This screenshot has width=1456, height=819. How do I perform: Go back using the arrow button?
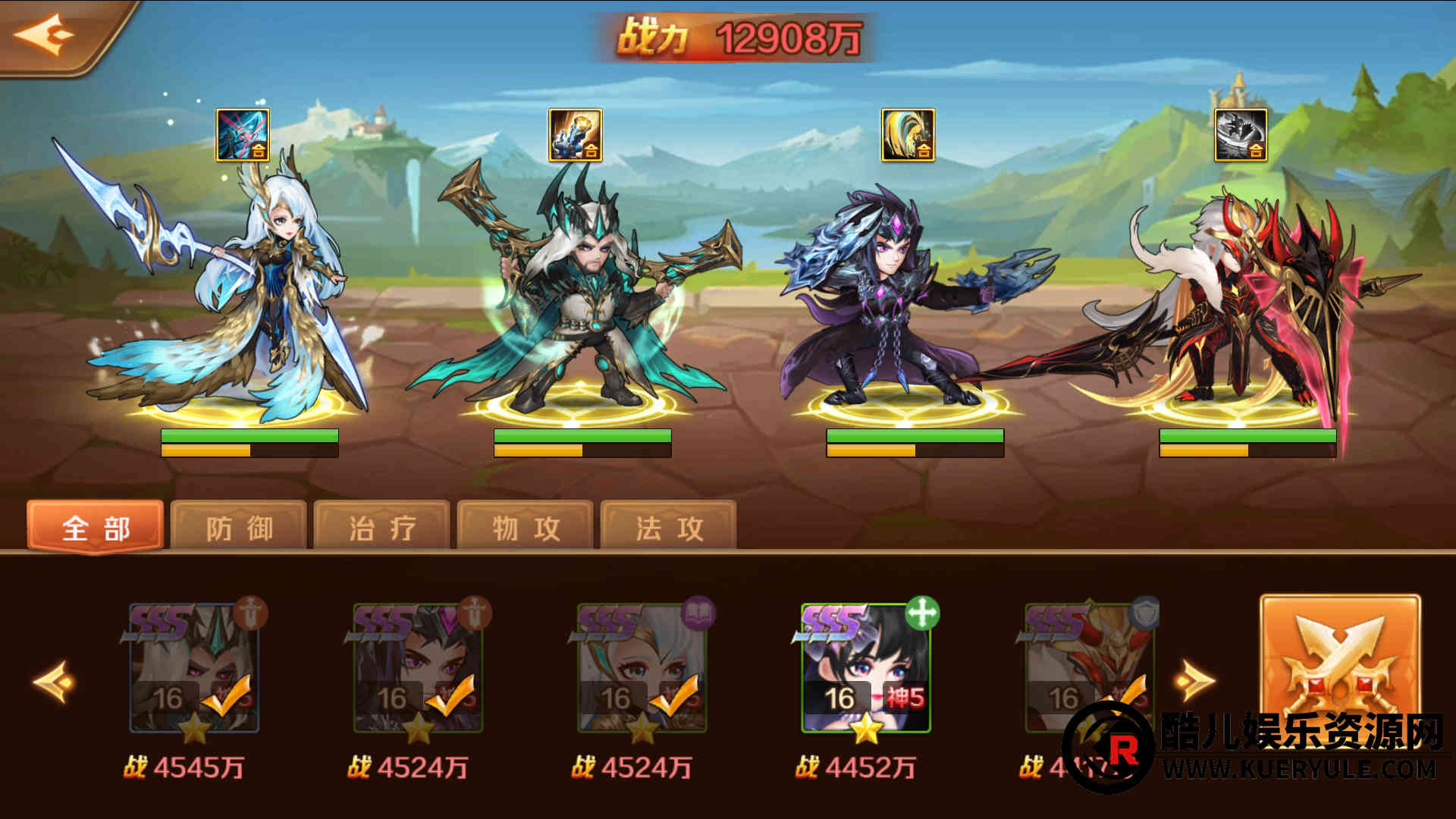click(x=45, y=34)
